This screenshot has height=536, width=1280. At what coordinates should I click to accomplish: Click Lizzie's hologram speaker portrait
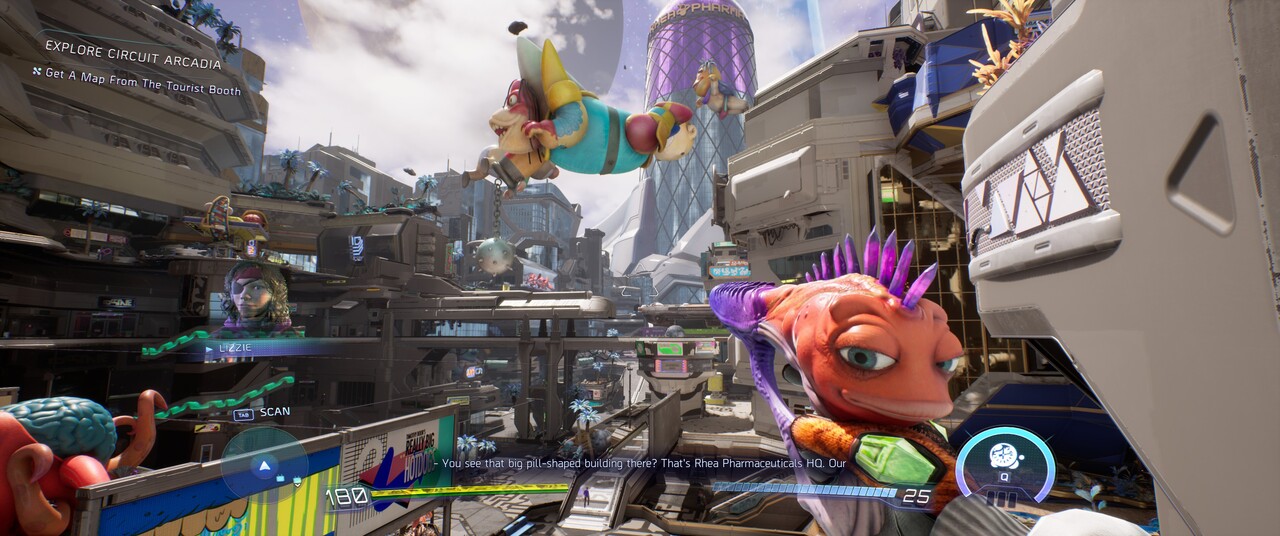[x=256, y=296]
